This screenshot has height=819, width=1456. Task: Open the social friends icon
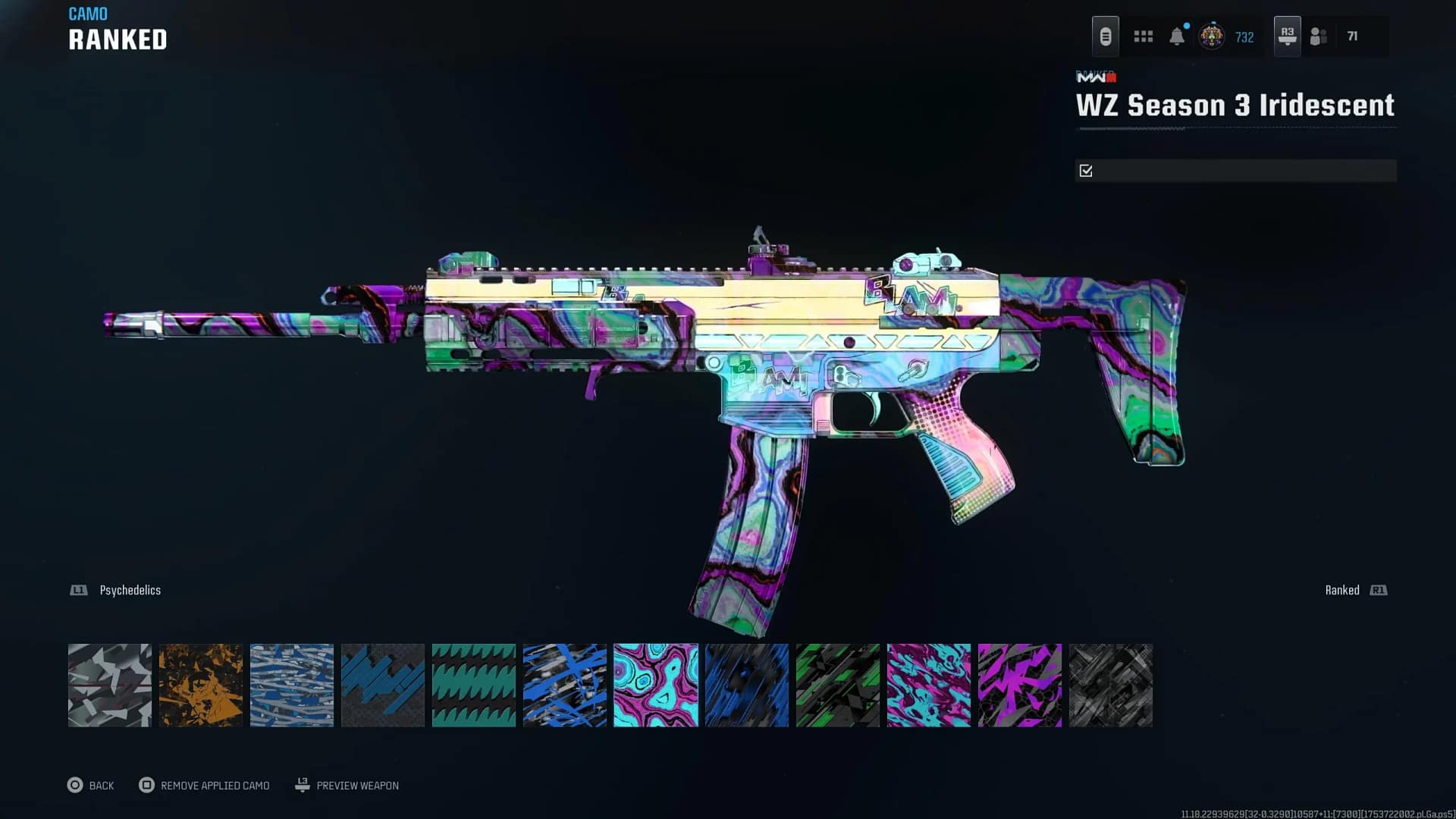pyautogui.click(x=1319, y=36)
